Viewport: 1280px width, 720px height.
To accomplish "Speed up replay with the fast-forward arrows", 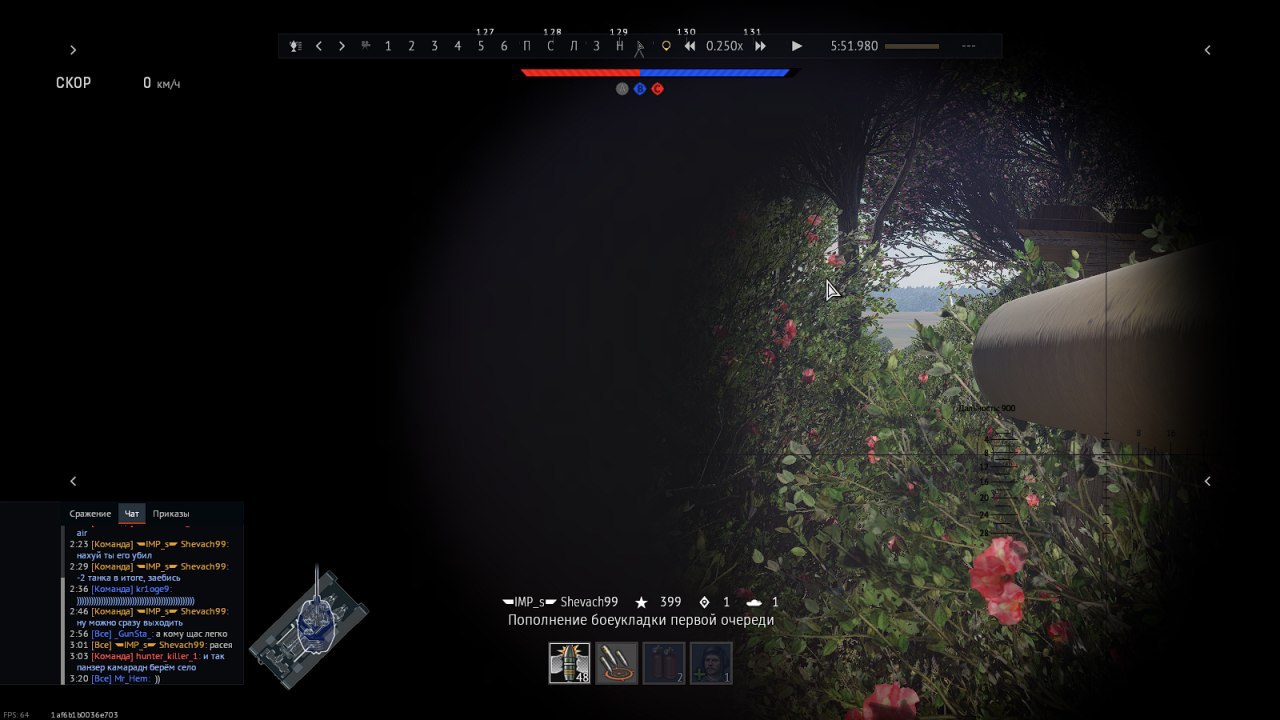I will pyautogui.click(x=761, y=46).
